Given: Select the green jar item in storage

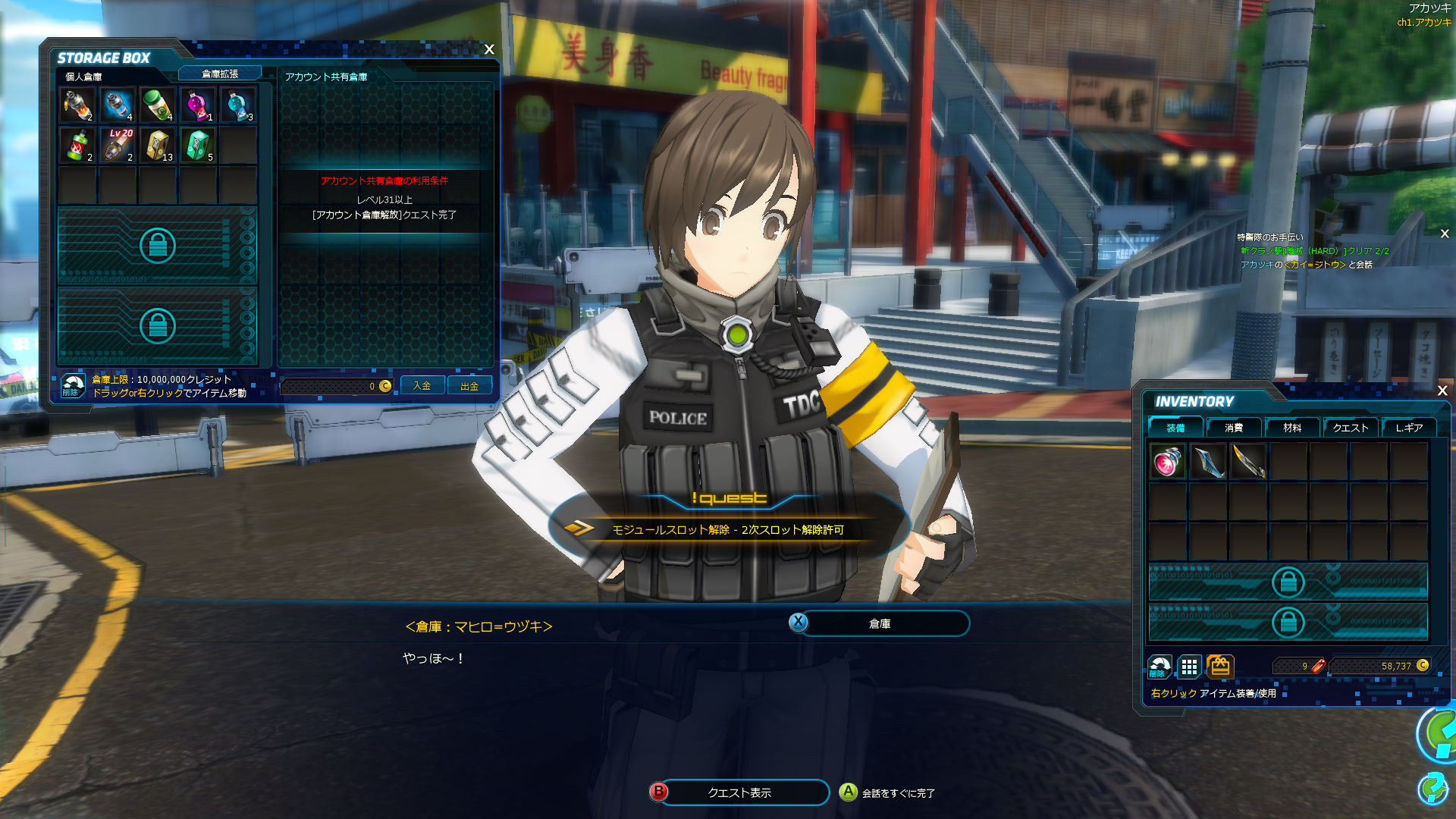Looking at the screenshot, I should click(158, 105).
